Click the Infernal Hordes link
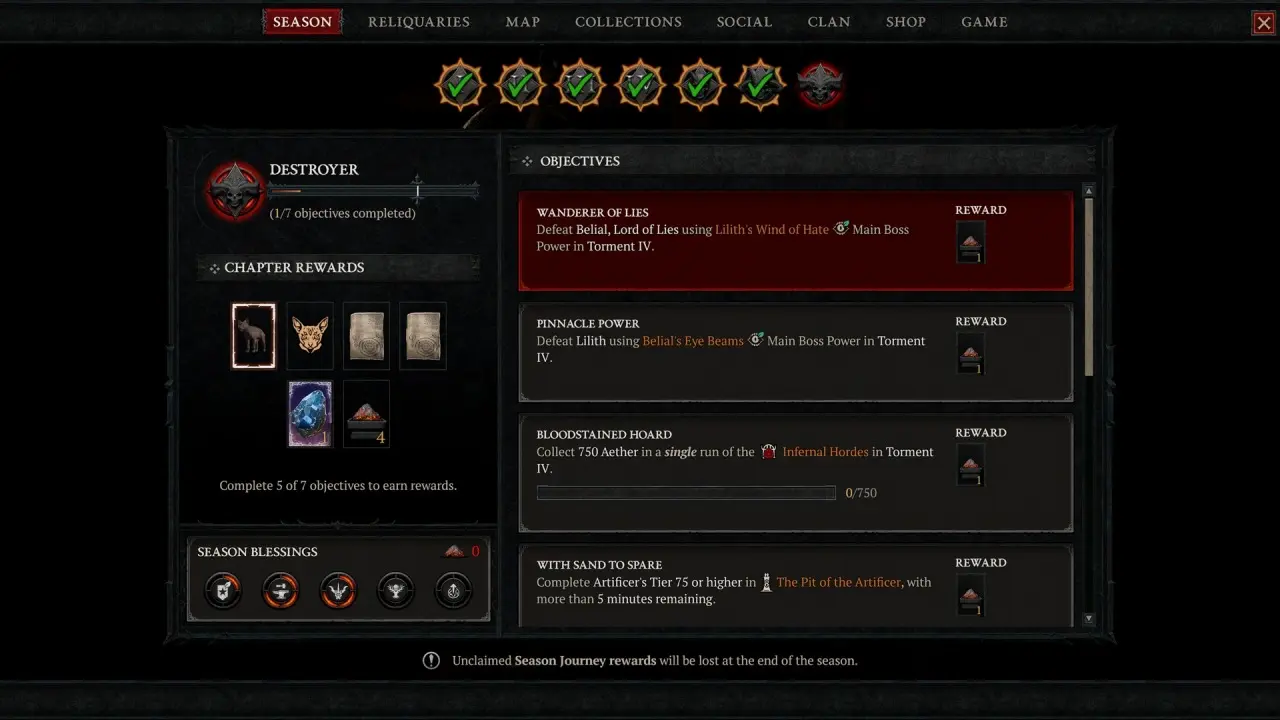The height and width of the screenshot is (720, 1280). [825, 452]
